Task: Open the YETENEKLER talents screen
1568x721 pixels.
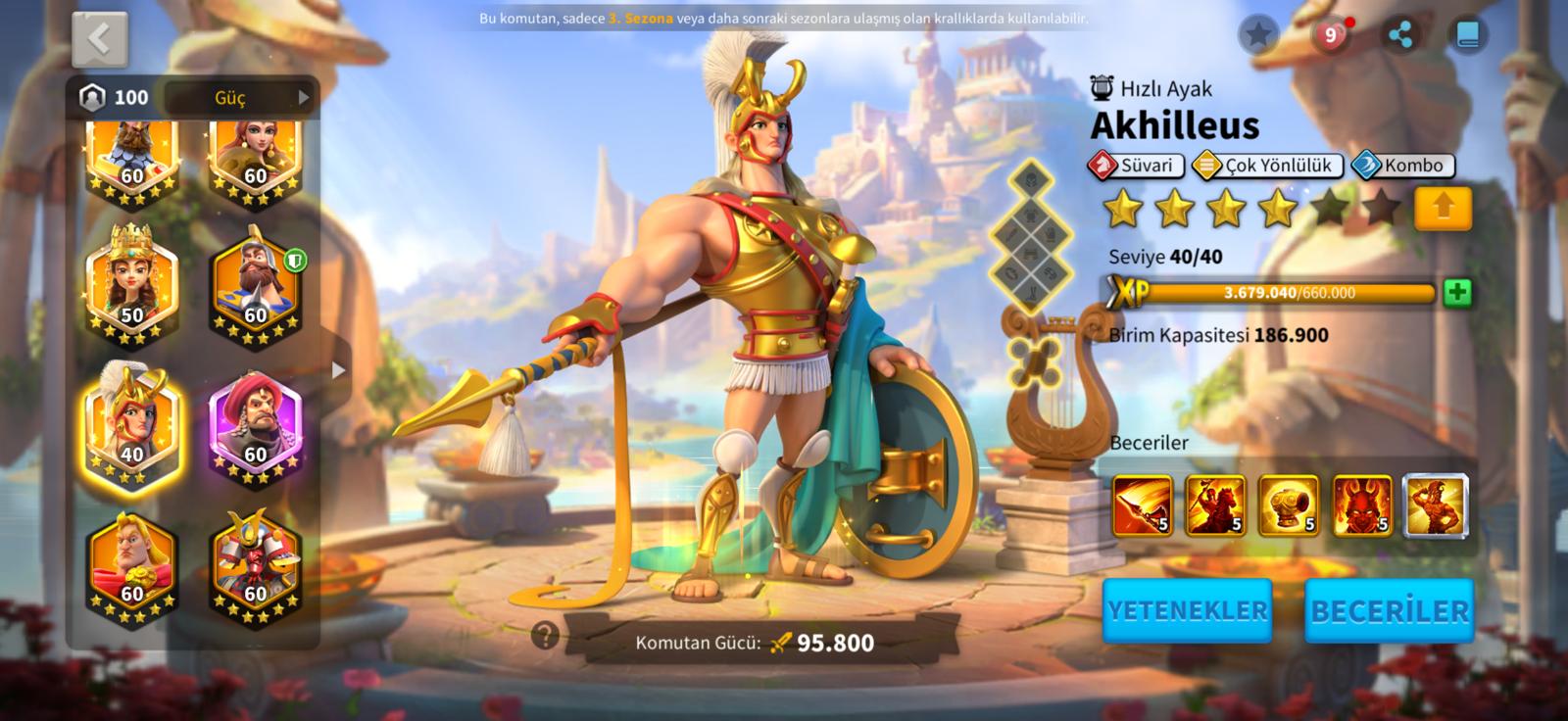Action: [1188, 610]
